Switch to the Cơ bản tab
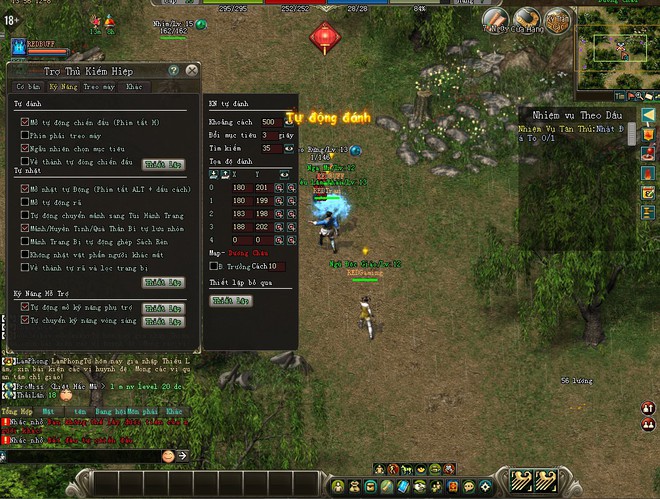 click(27, 87)
